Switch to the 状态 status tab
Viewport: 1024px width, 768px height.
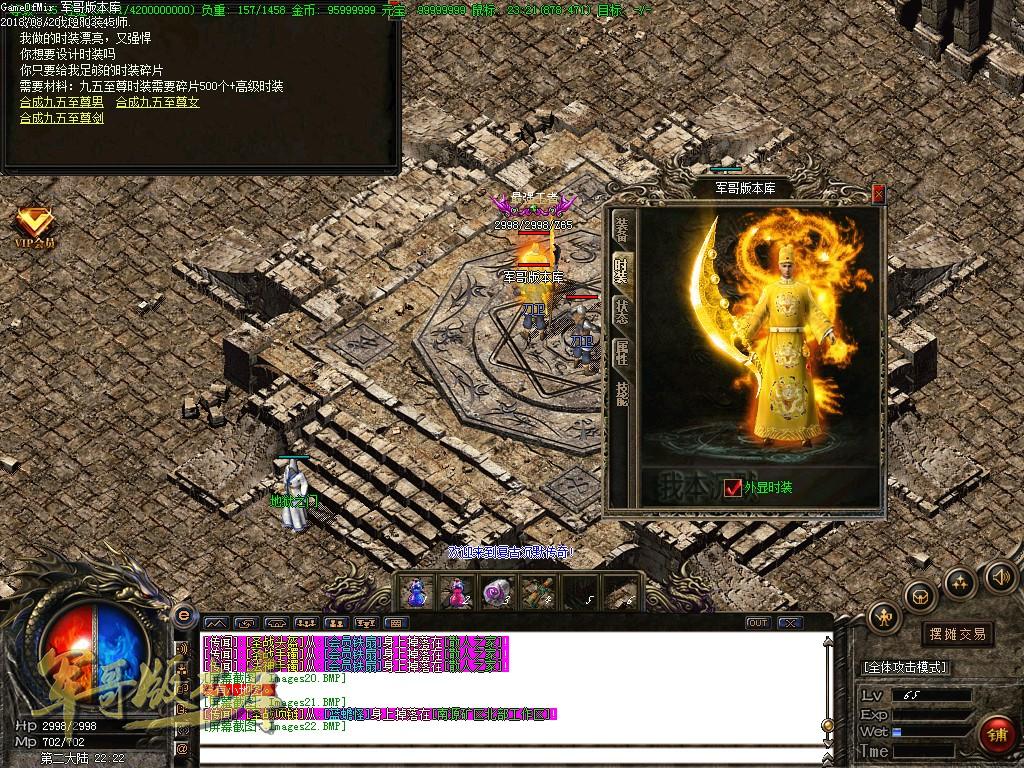pos(621,310)
